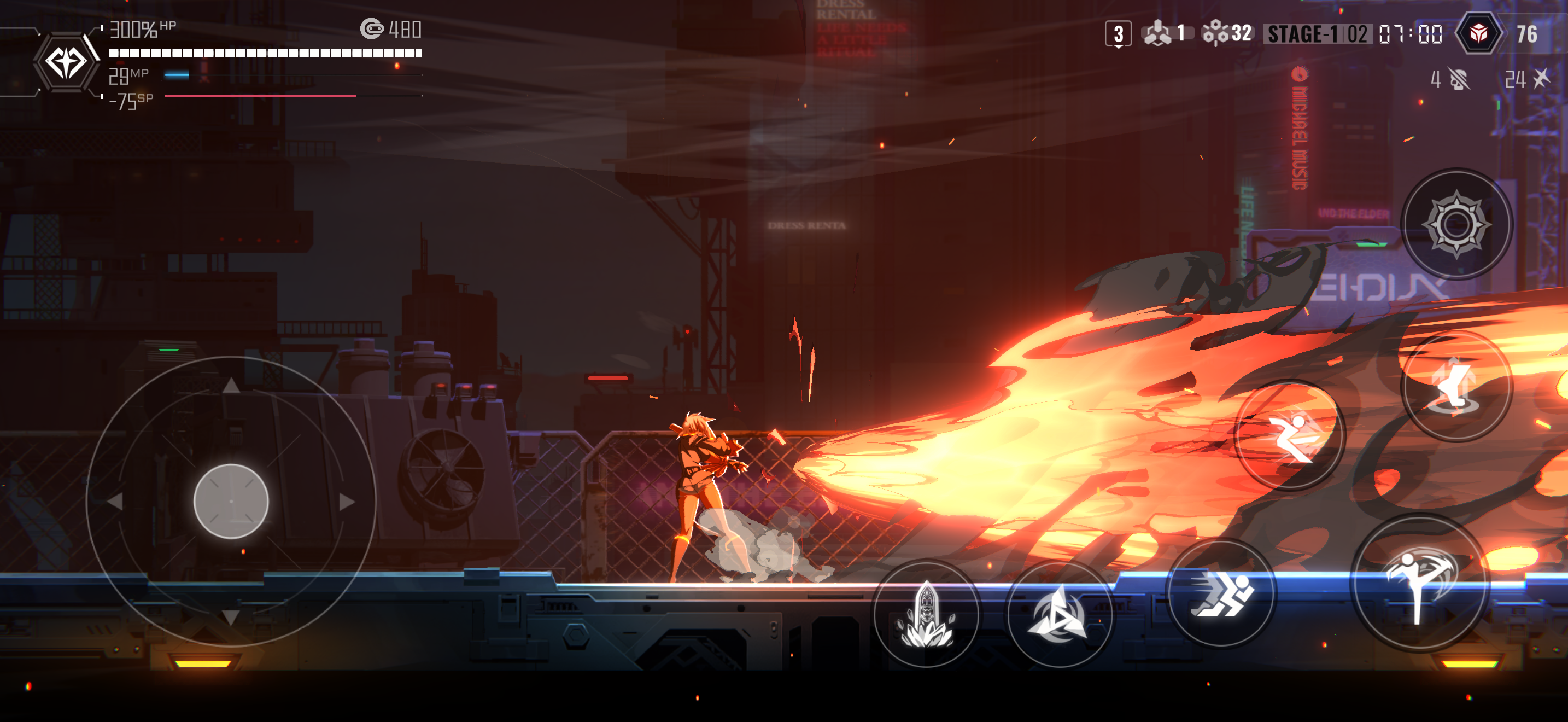Tap the virtual joystick thumb knob
1568x722 pixels.
point(231,501)
